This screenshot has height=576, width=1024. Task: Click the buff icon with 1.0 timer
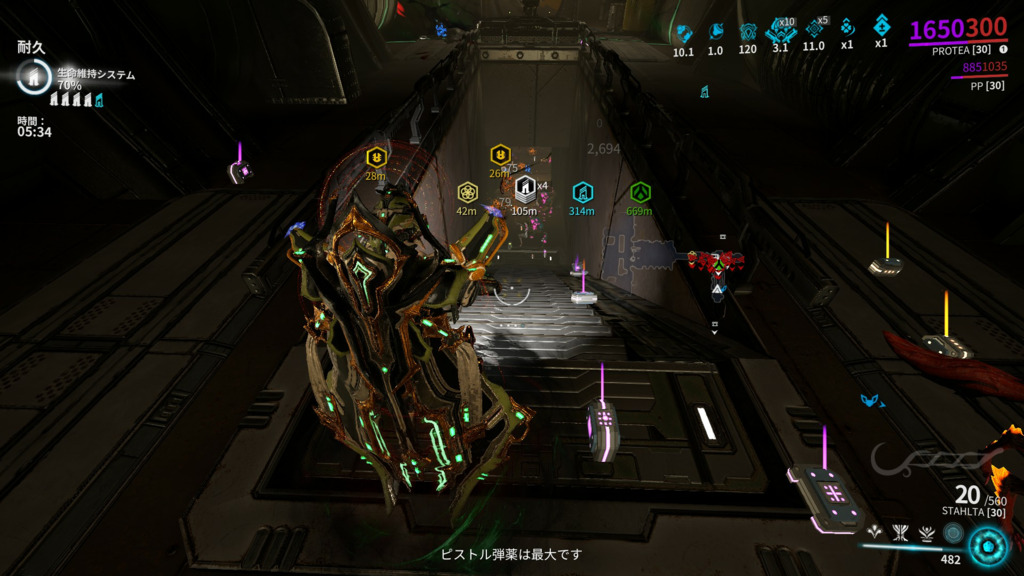[x=715, y=32]
